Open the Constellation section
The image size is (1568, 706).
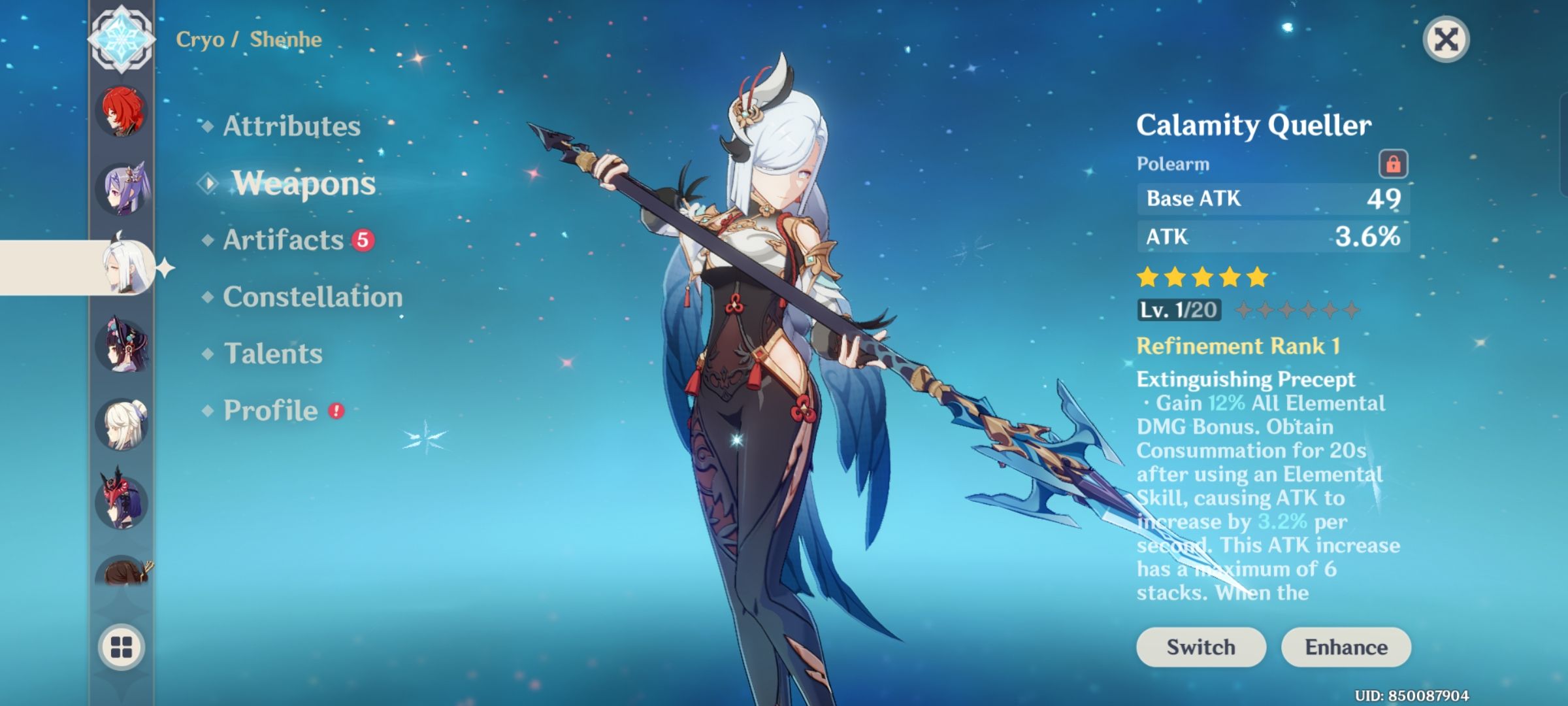point(312,297)
